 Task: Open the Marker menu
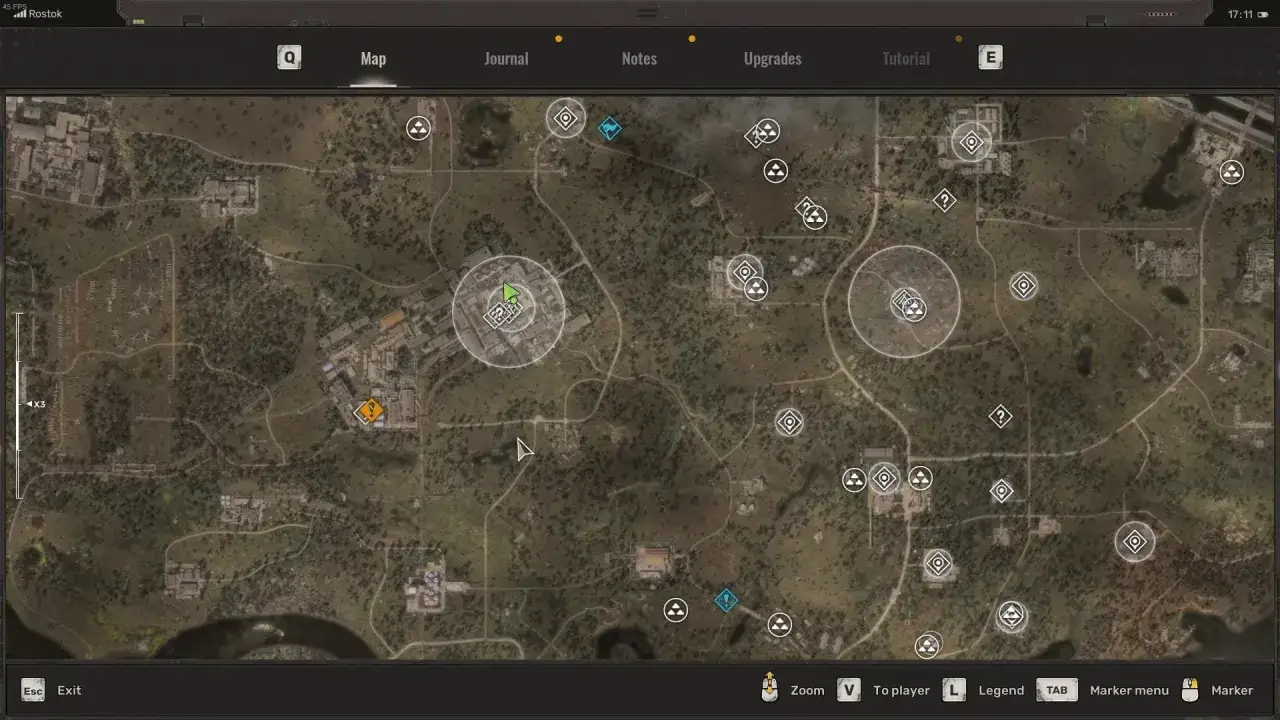[1110, 690]
